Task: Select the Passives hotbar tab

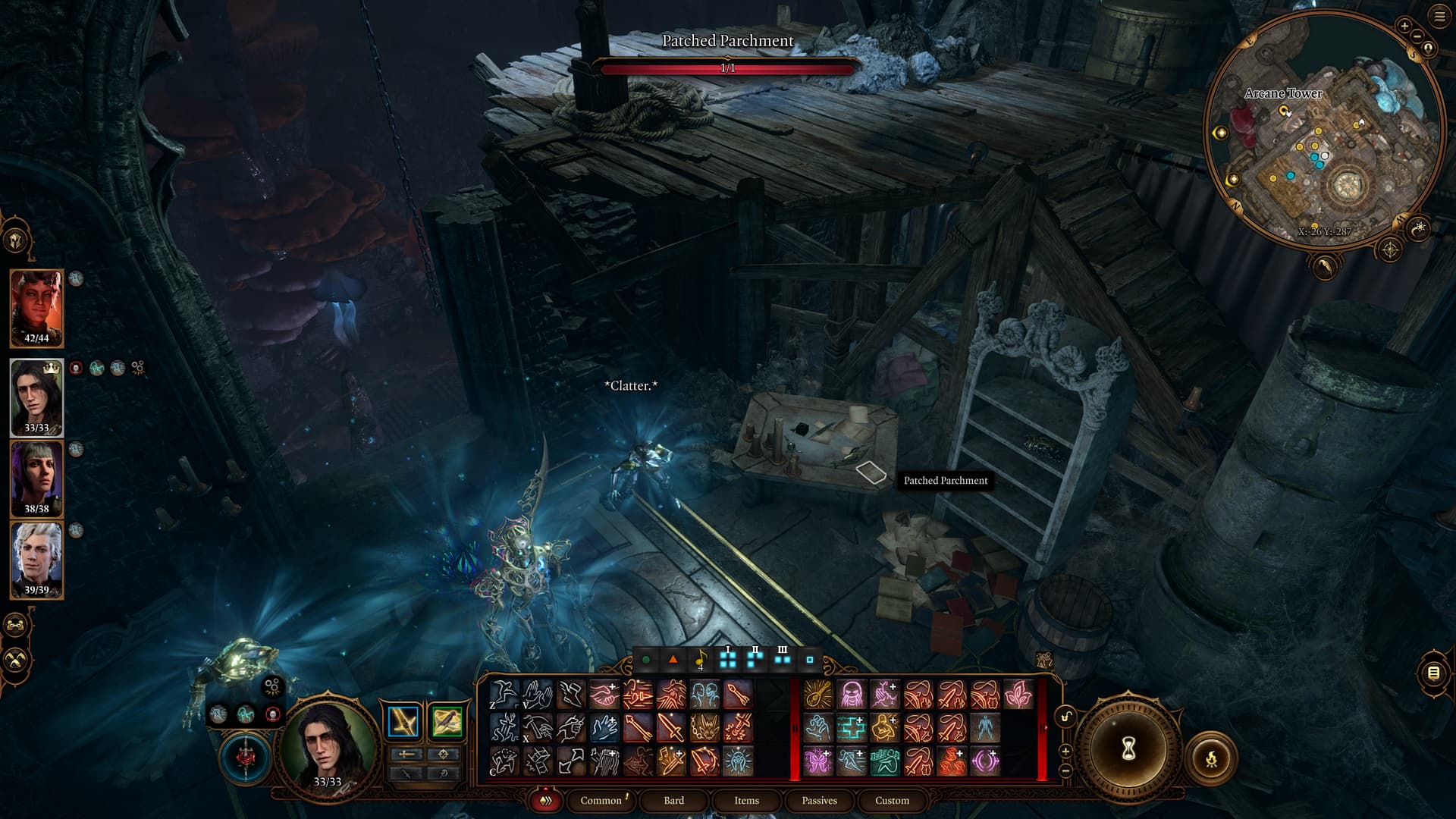Action: coord(819,800)
